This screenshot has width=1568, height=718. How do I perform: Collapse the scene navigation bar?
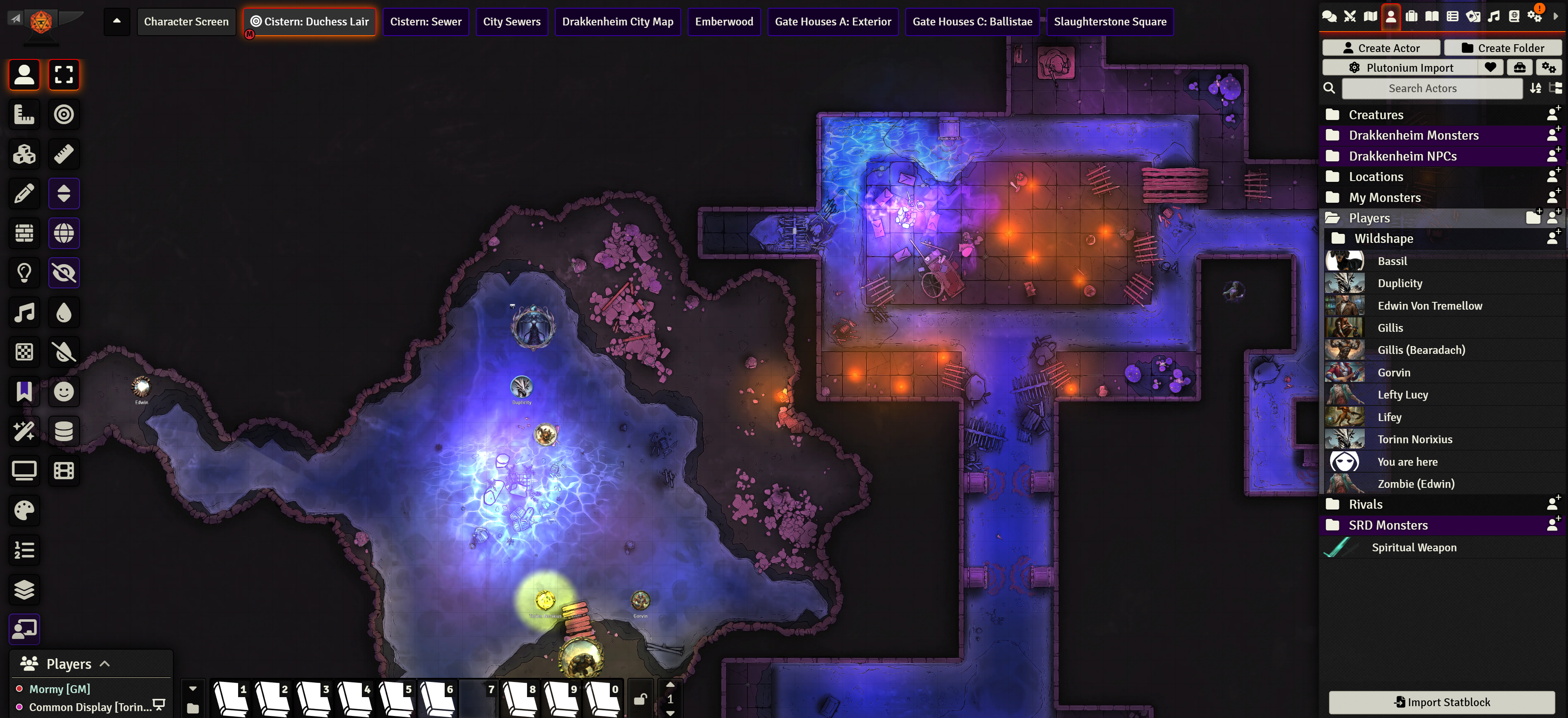[x=117, y=21]
